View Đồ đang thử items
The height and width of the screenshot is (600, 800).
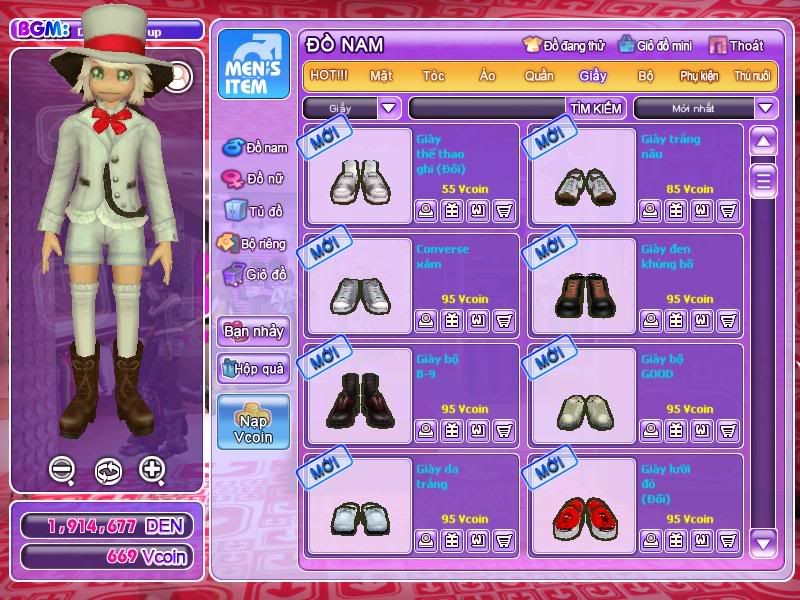point(564,45)
